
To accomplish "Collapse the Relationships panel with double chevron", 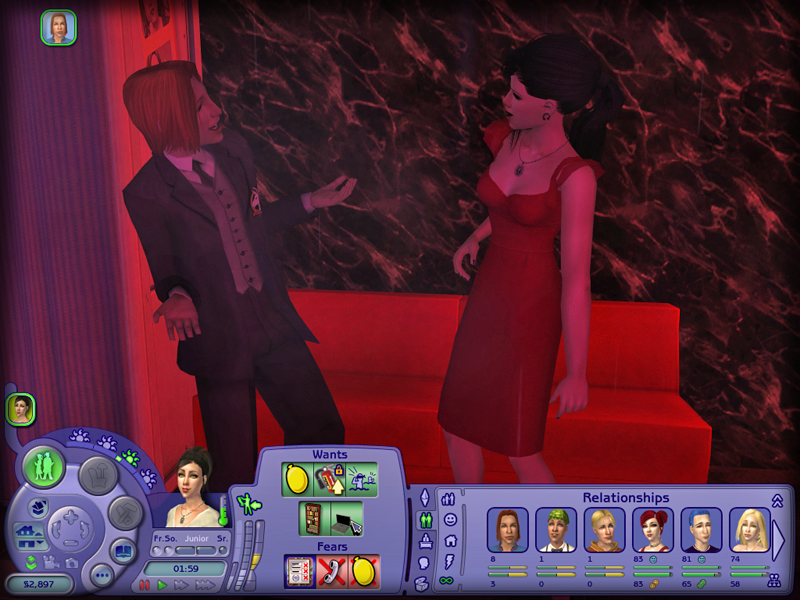I will [775, 500].
